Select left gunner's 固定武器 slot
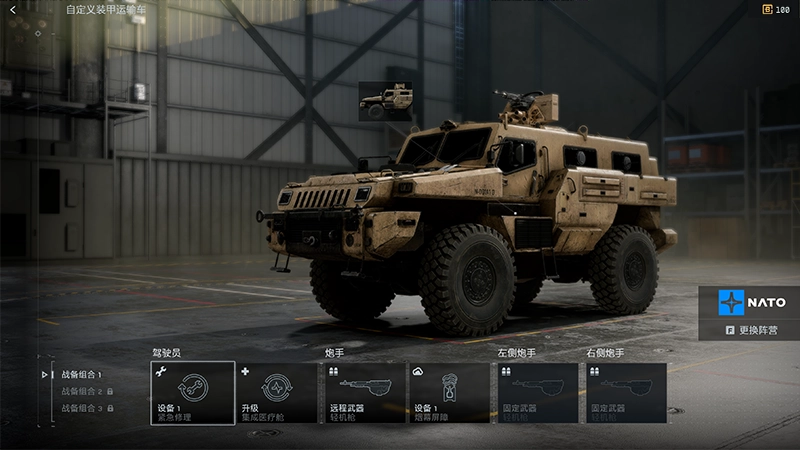800x450 pixels. [538, 393]
